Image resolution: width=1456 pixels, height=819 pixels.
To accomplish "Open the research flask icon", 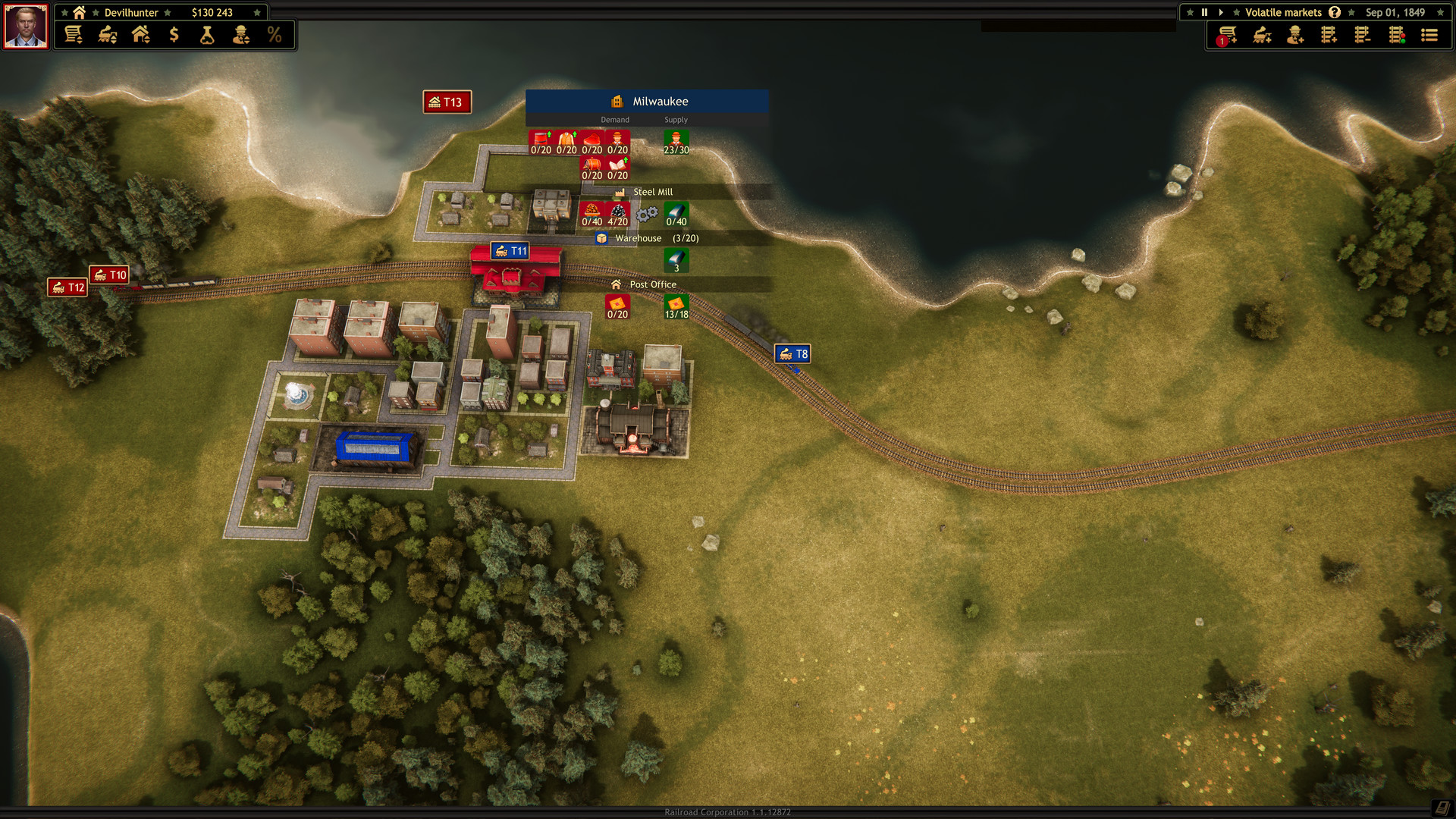I will pyautogui.click(x=206, y=34).
